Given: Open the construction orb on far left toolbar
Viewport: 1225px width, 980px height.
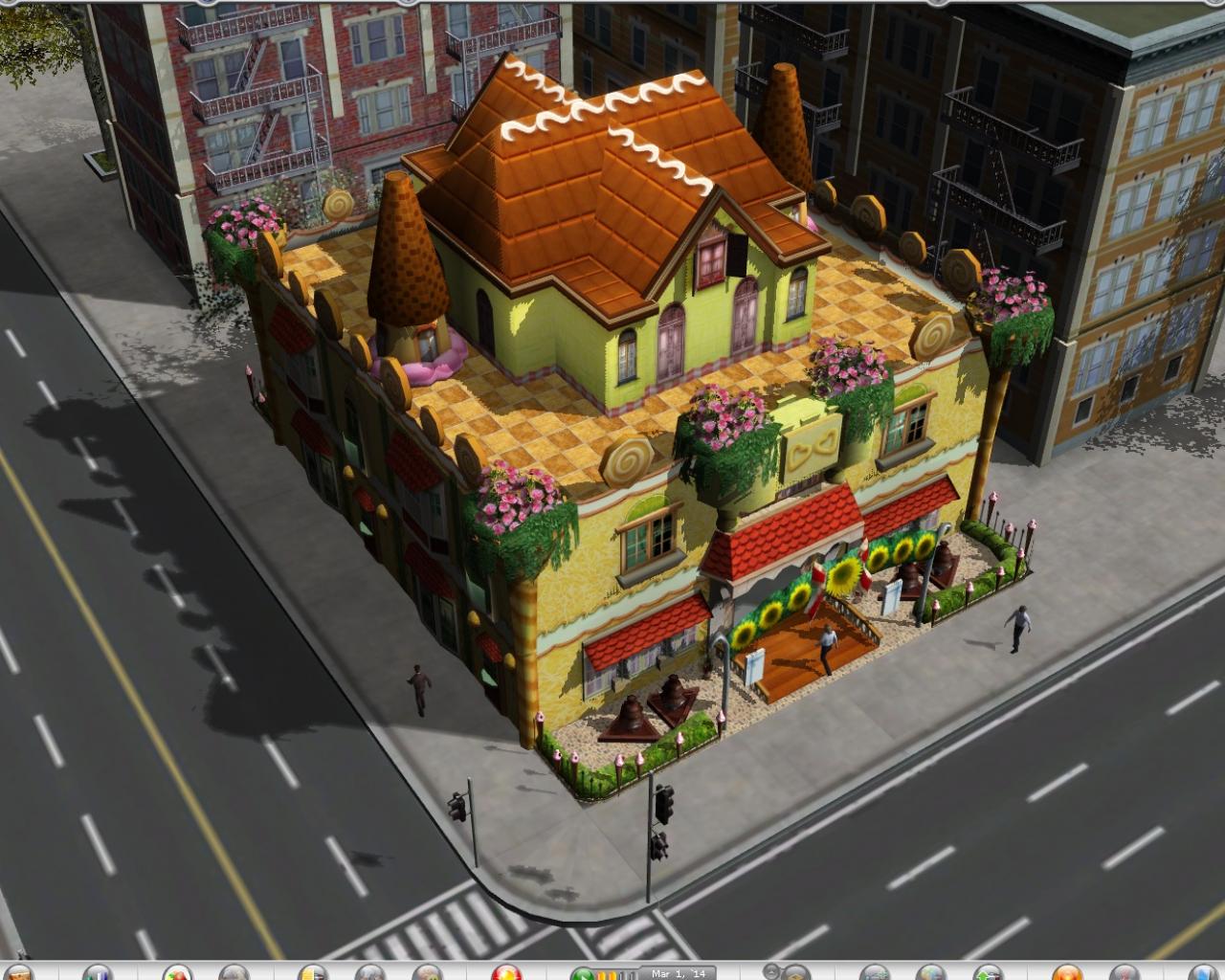Looking at the screenshot, I should coord(19,974).
